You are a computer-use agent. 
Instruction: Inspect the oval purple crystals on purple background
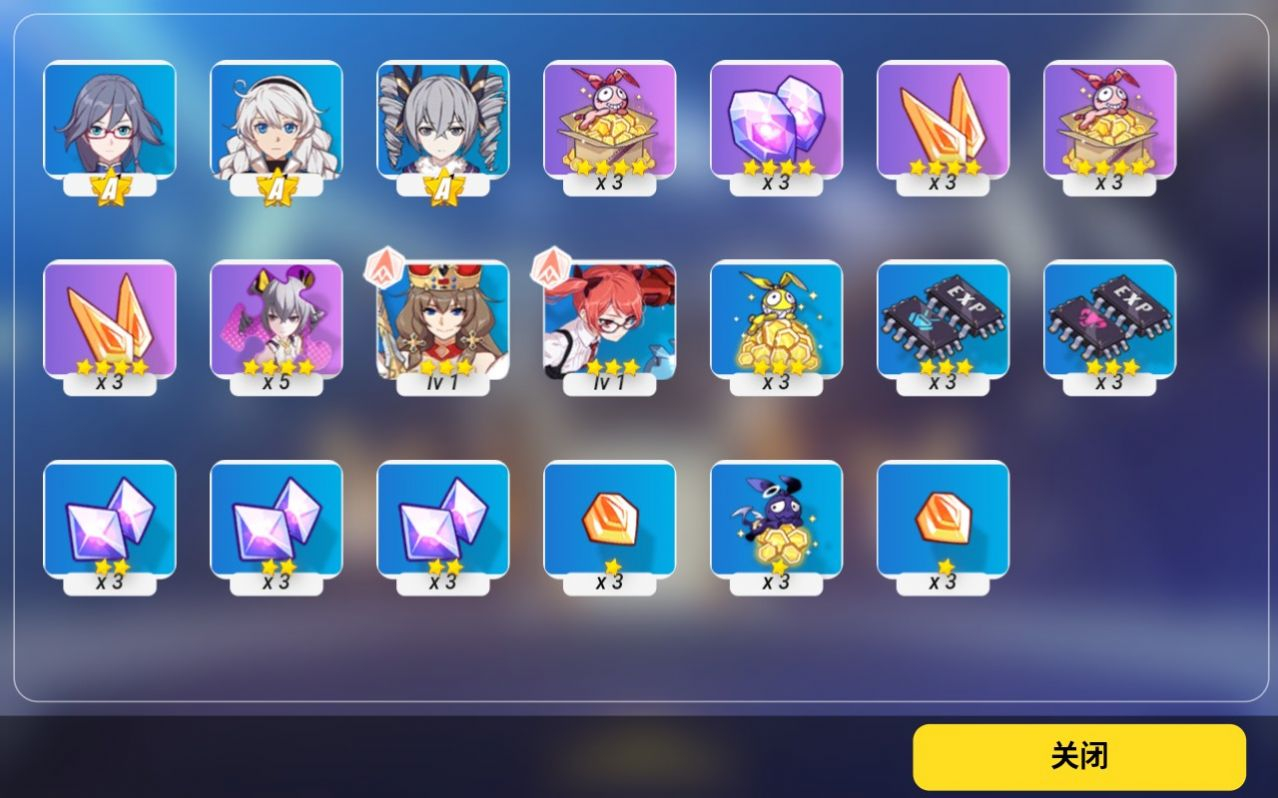[x=776, y=120]
